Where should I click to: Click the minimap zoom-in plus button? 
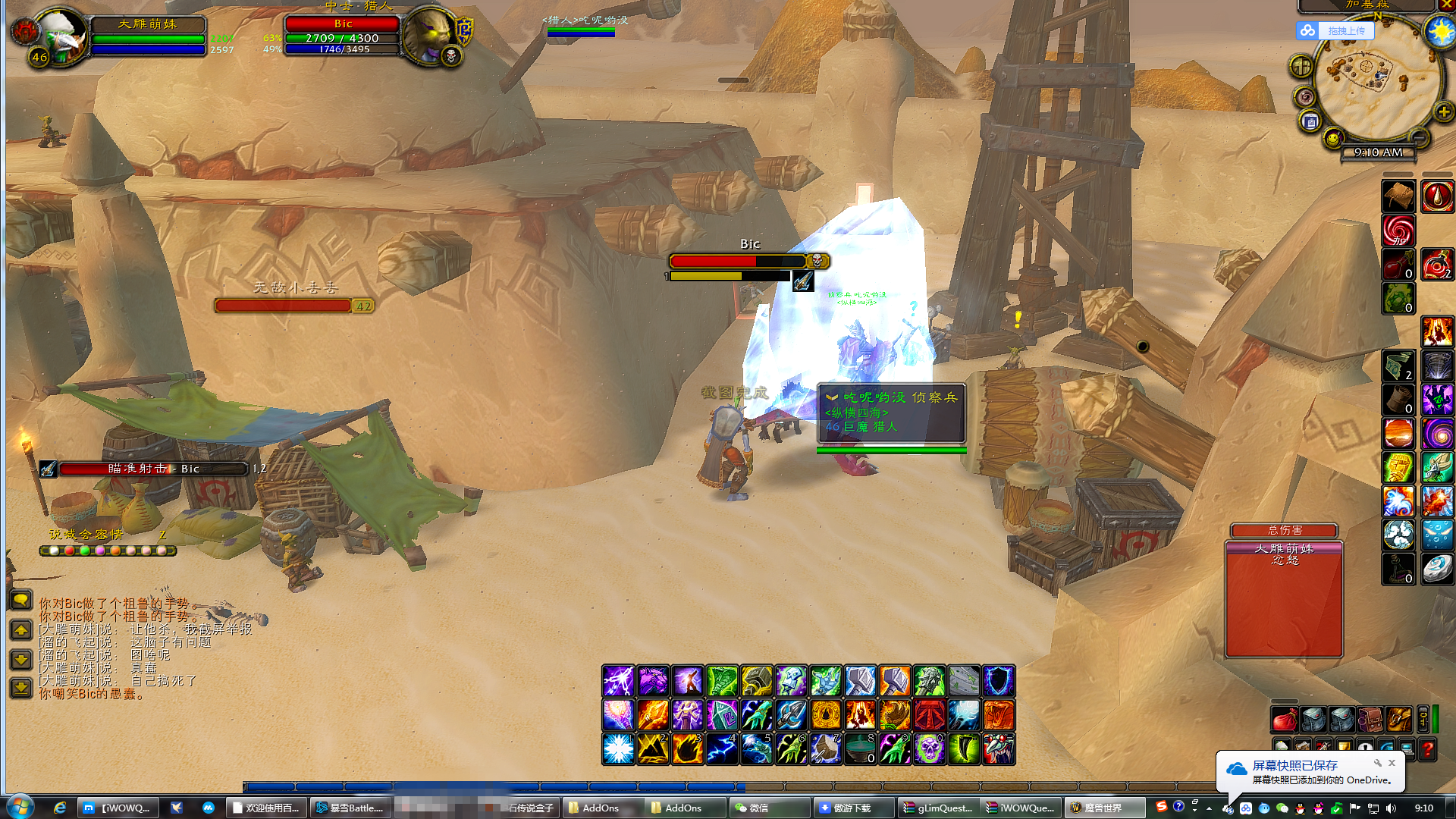[1444, 112]
